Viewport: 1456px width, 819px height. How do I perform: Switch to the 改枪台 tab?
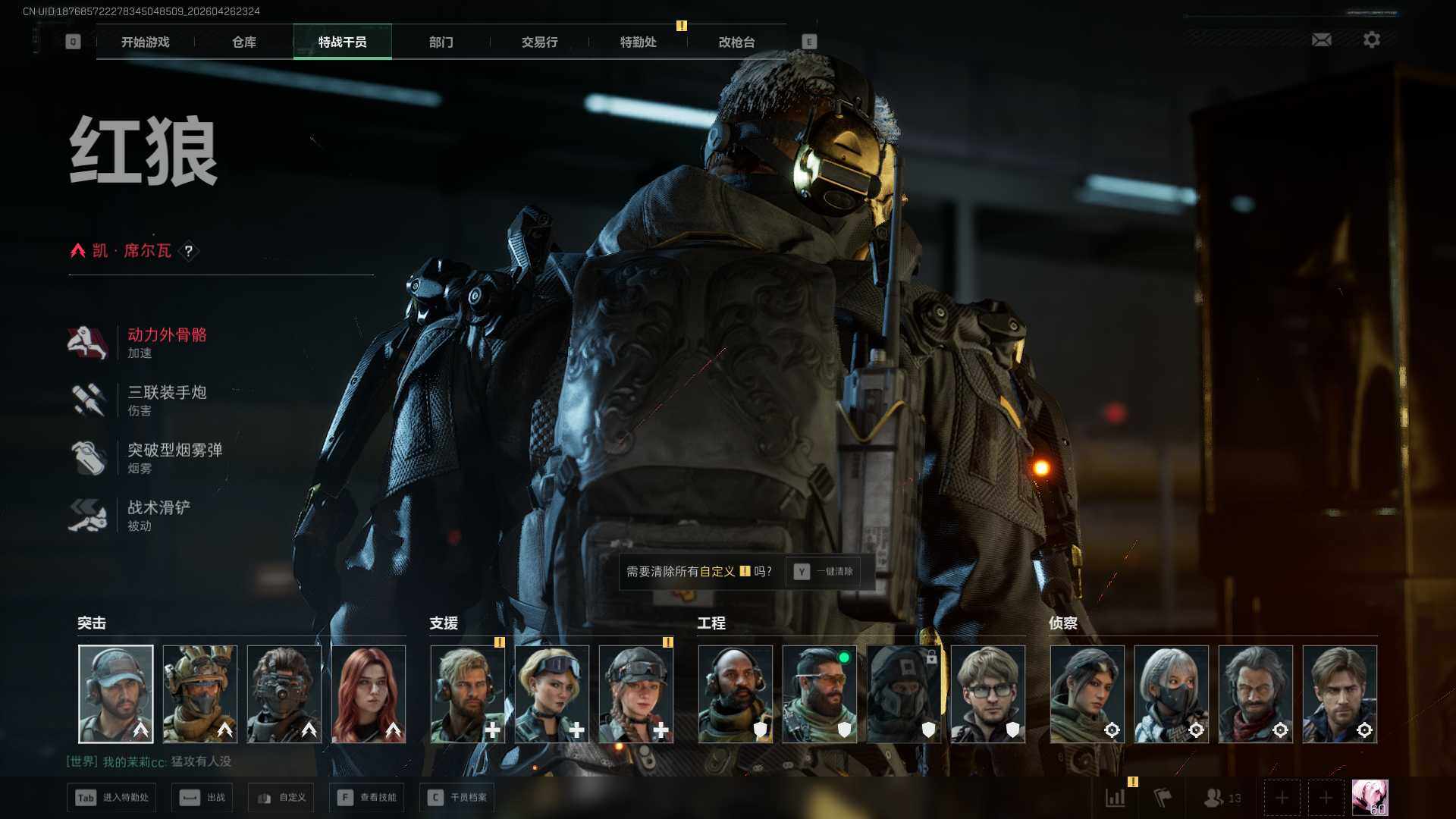[736, 42]
